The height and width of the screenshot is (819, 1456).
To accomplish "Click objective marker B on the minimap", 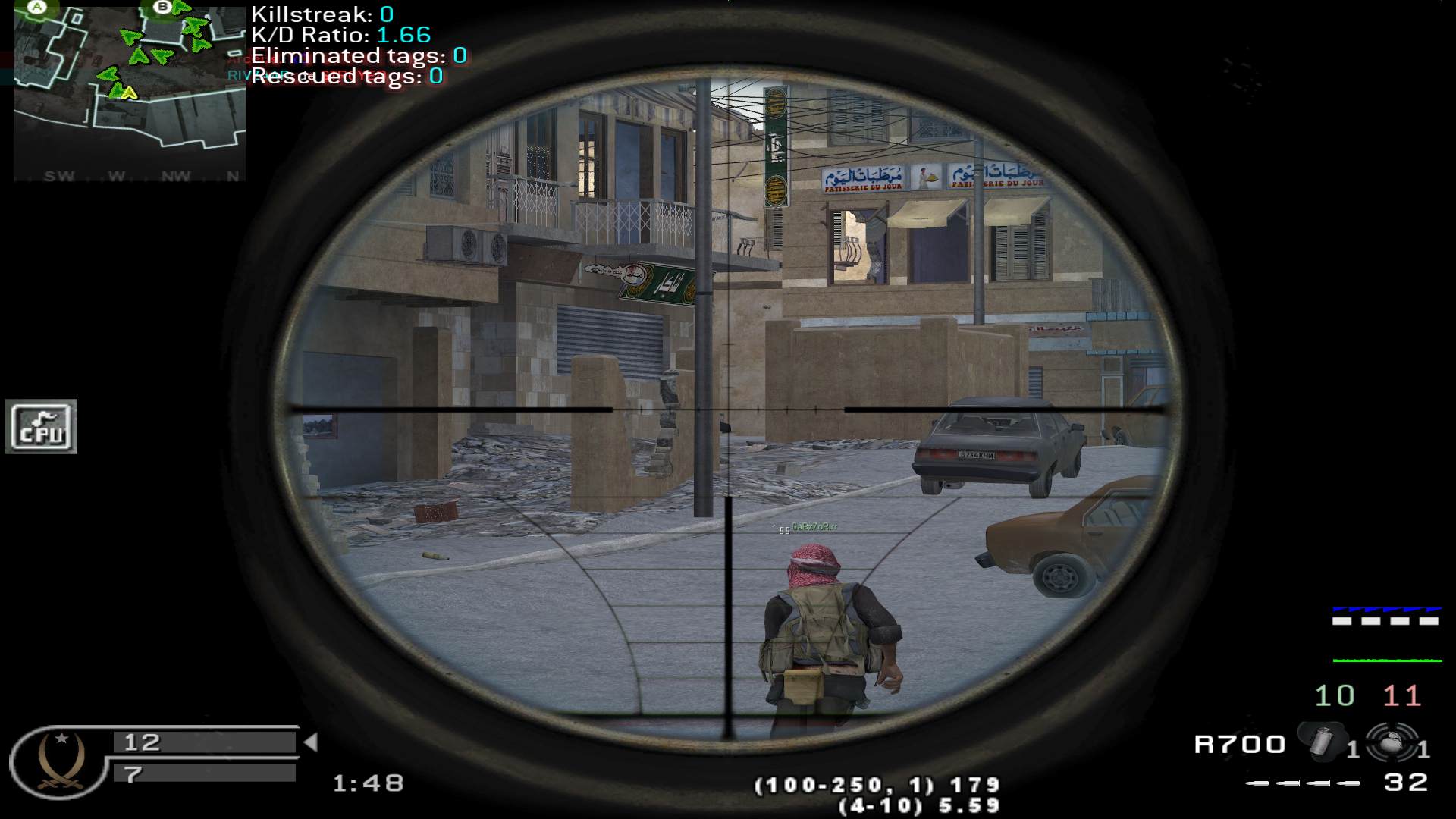I will pos(162,8).
